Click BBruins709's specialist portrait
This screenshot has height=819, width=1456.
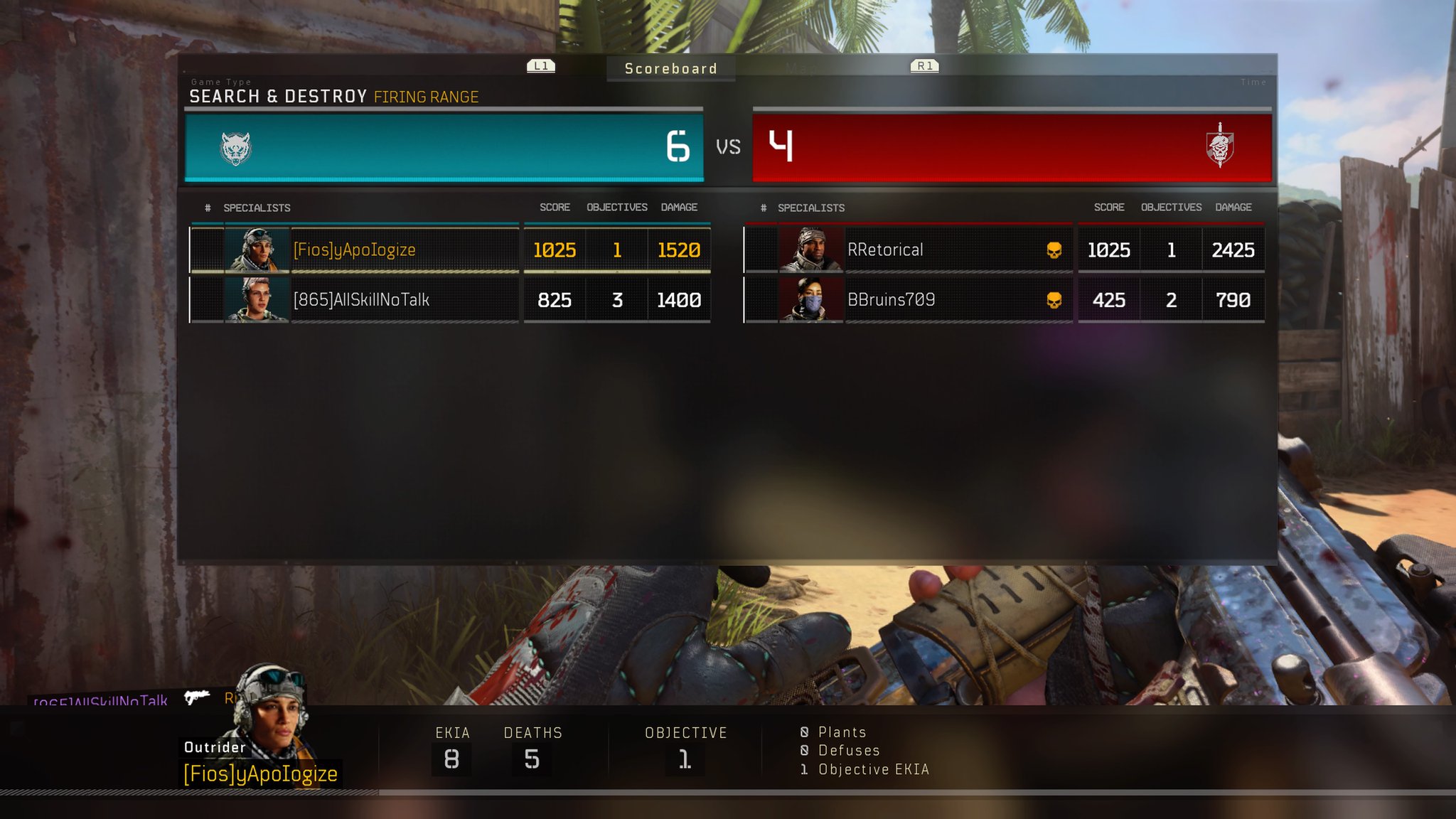coord(811,299)
